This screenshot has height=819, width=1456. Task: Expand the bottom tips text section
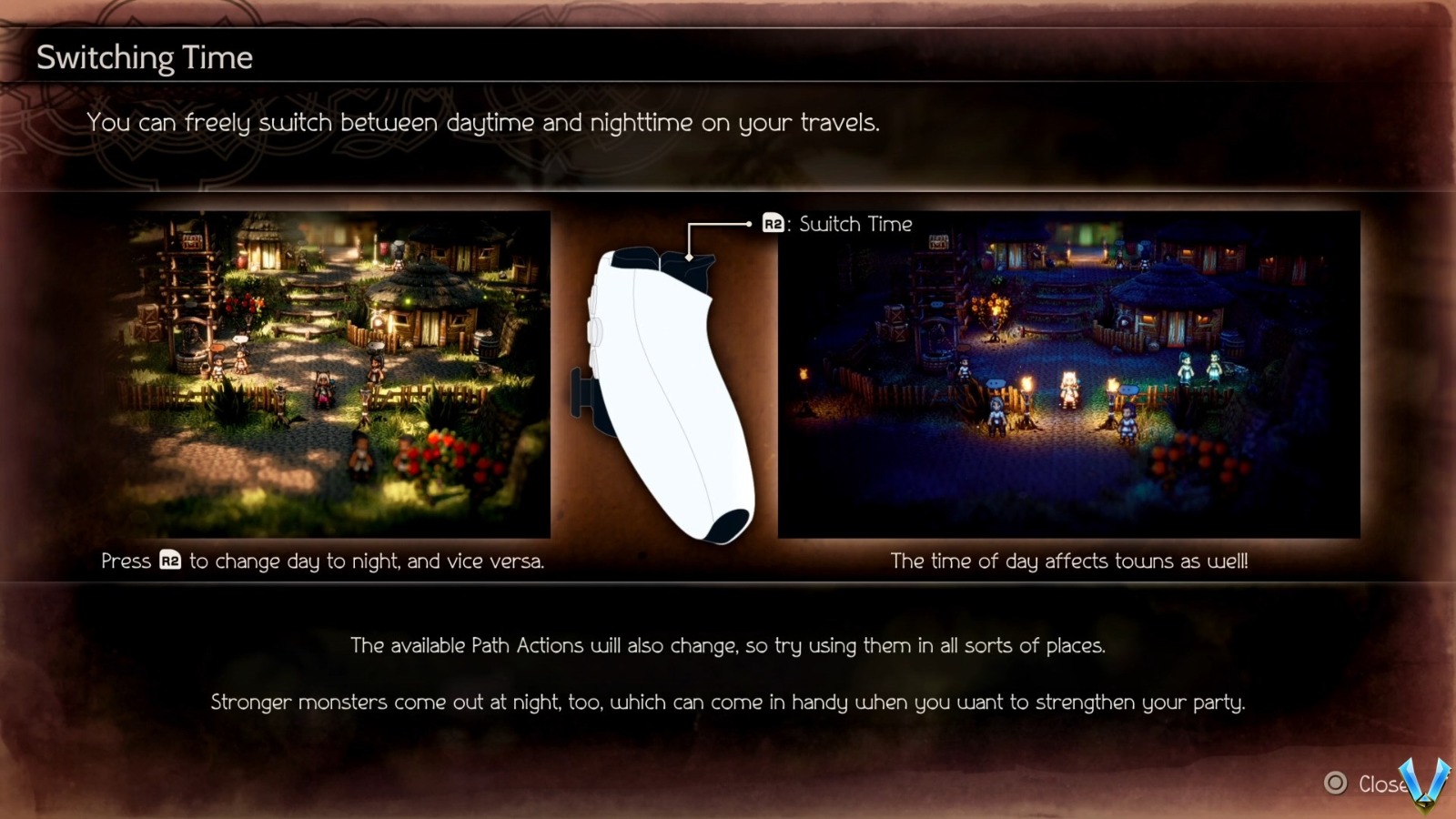click(x=728, y=673)
